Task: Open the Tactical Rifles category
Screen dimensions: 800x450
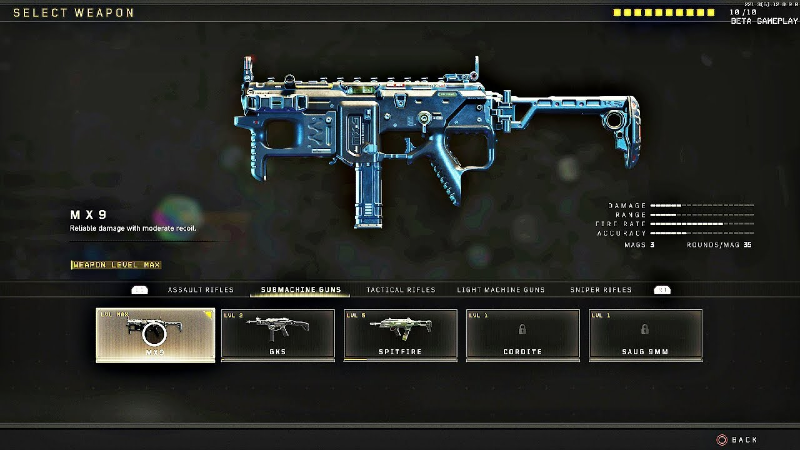Action: tap(400, 290)
